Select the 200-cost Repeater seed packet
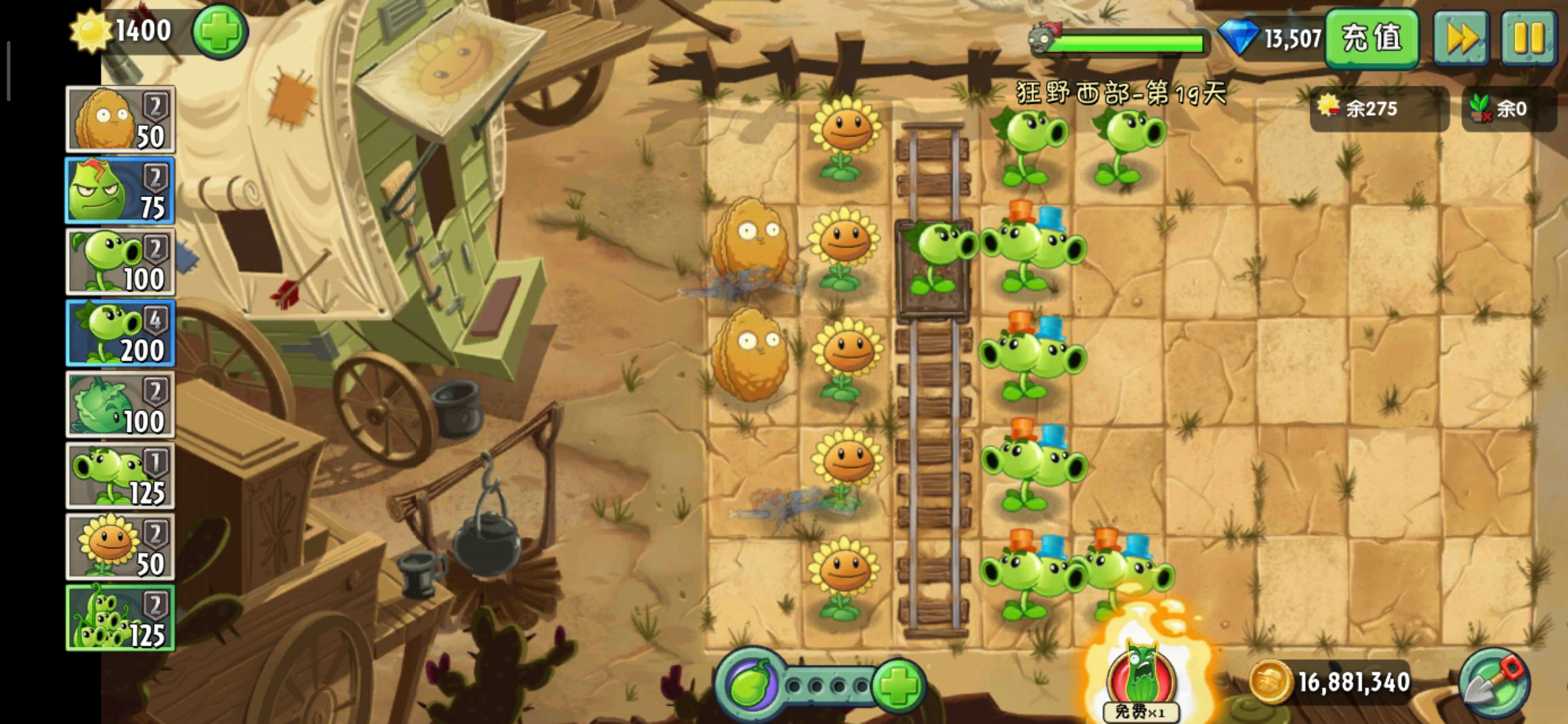 pyautogui.click(x=121, y=333)
